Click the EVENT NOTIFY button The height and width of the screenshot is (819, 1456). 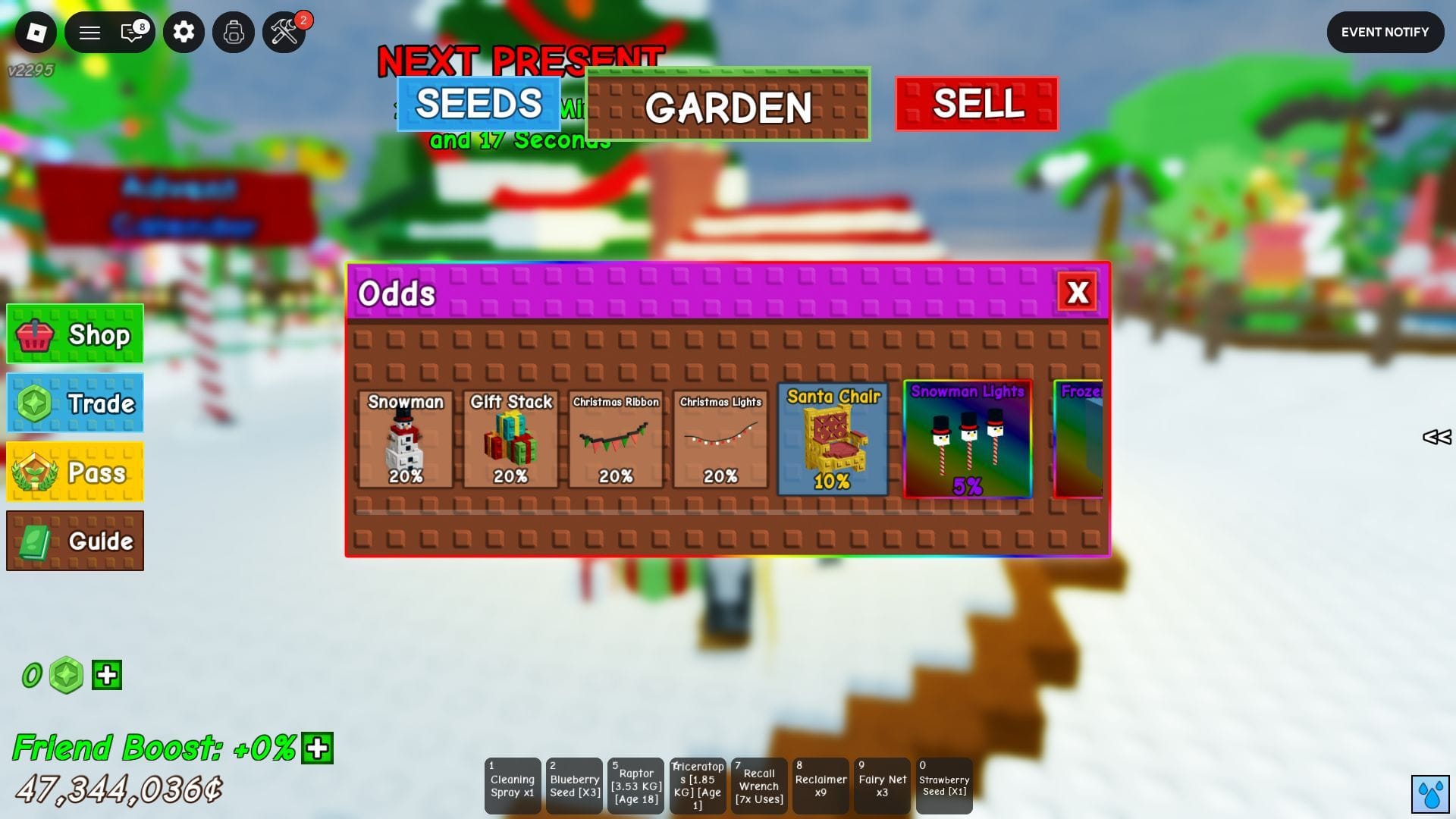pos(1385,32)
